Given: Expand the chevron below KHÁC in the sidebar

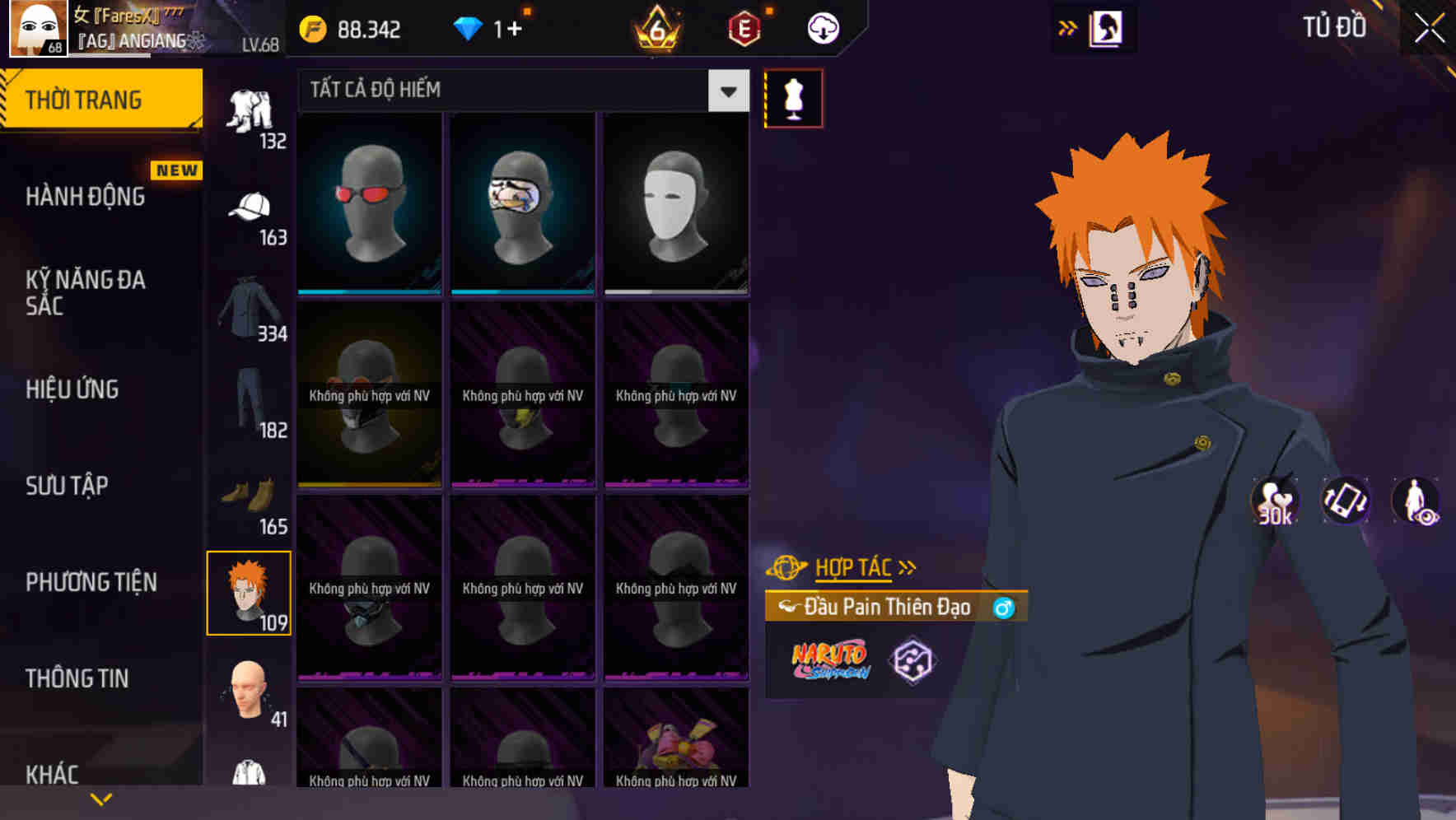Looking at the screenshot, I should (x=100, y=799).
